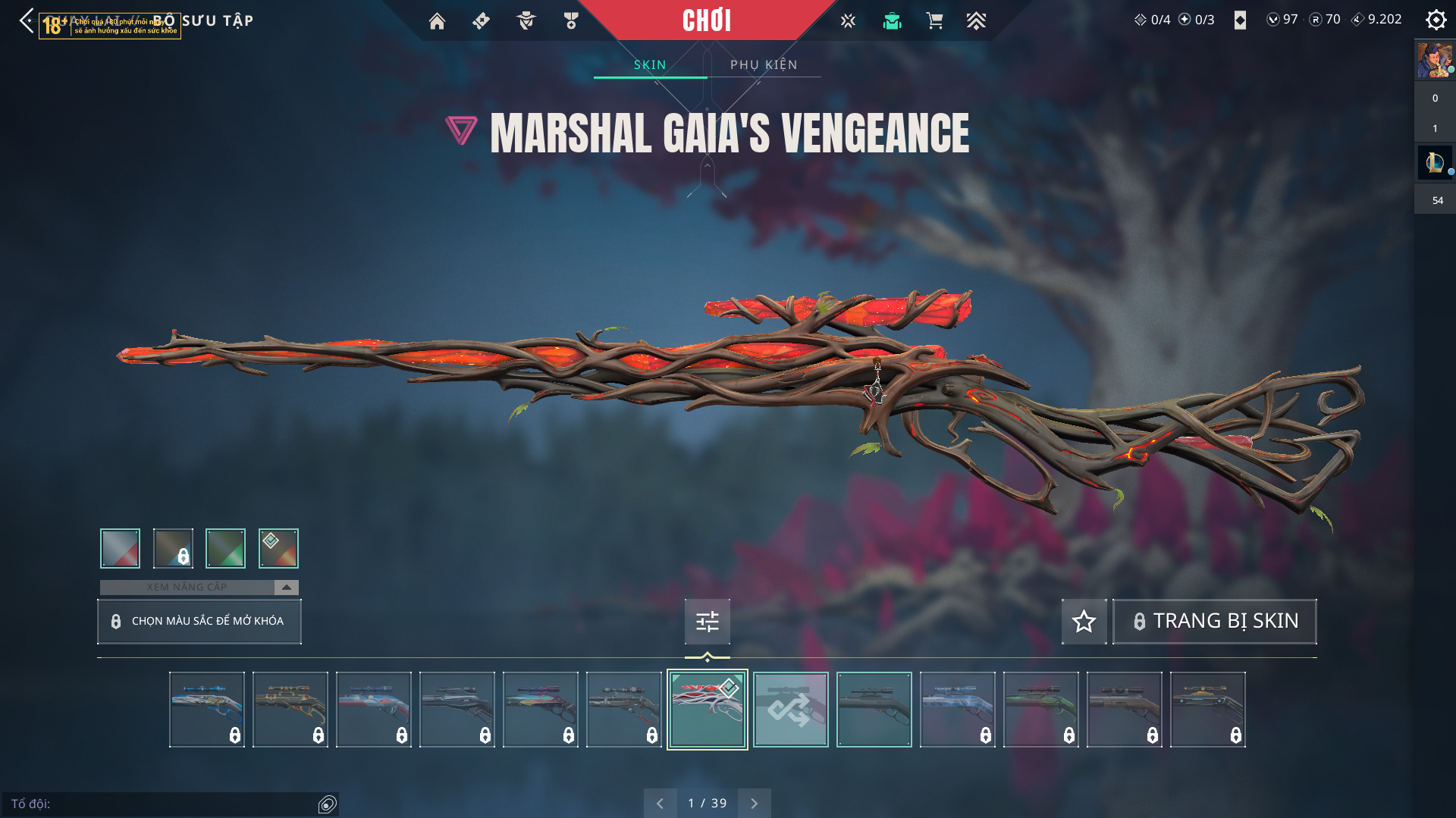The height and width of the screenshot is (818, 1456).
Task: Select the random skin shuffle tile
Action: [790, 710]
